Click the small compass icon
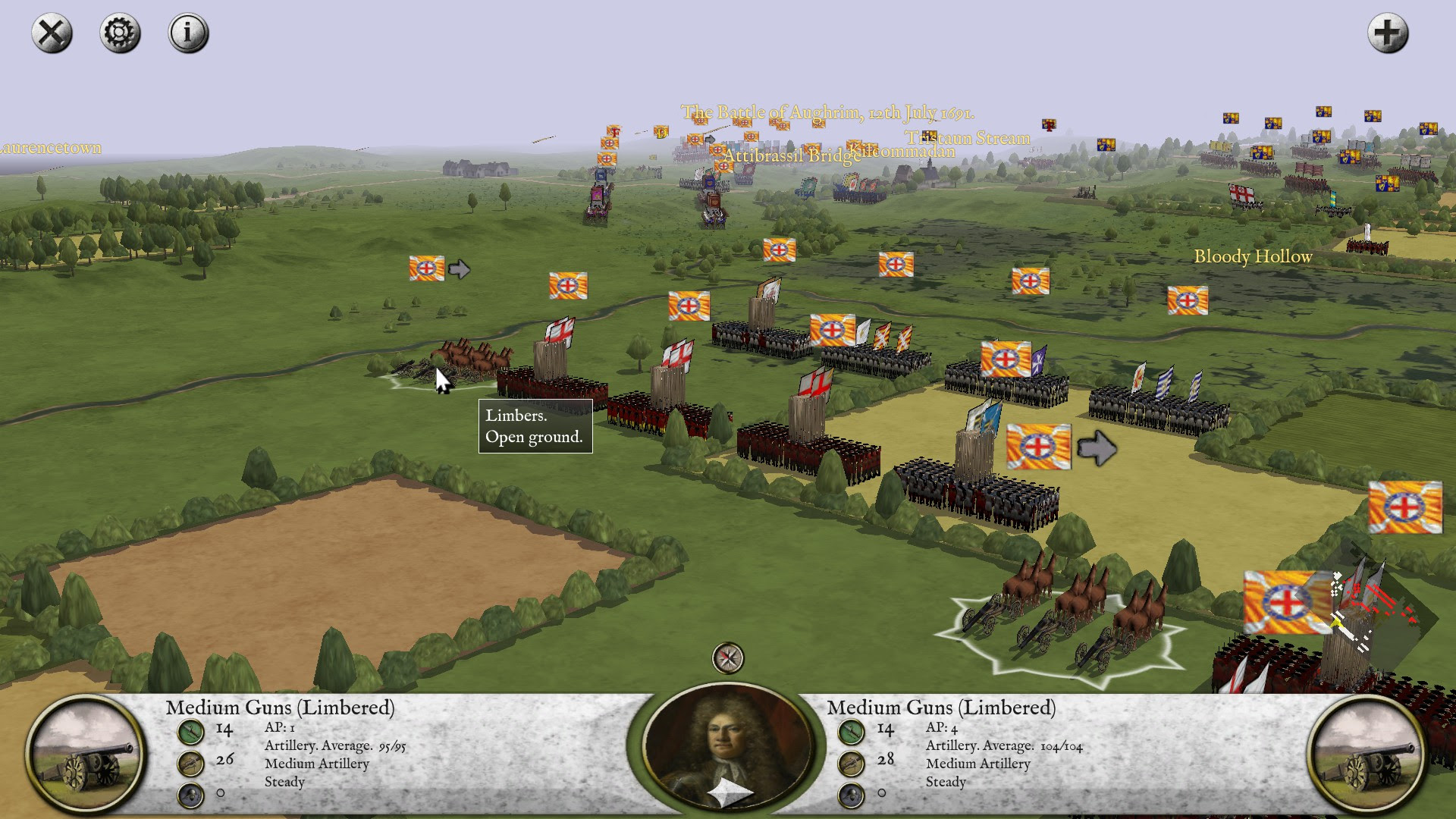This screenshot has width=1456, height=819. click(x=728, y=658)
